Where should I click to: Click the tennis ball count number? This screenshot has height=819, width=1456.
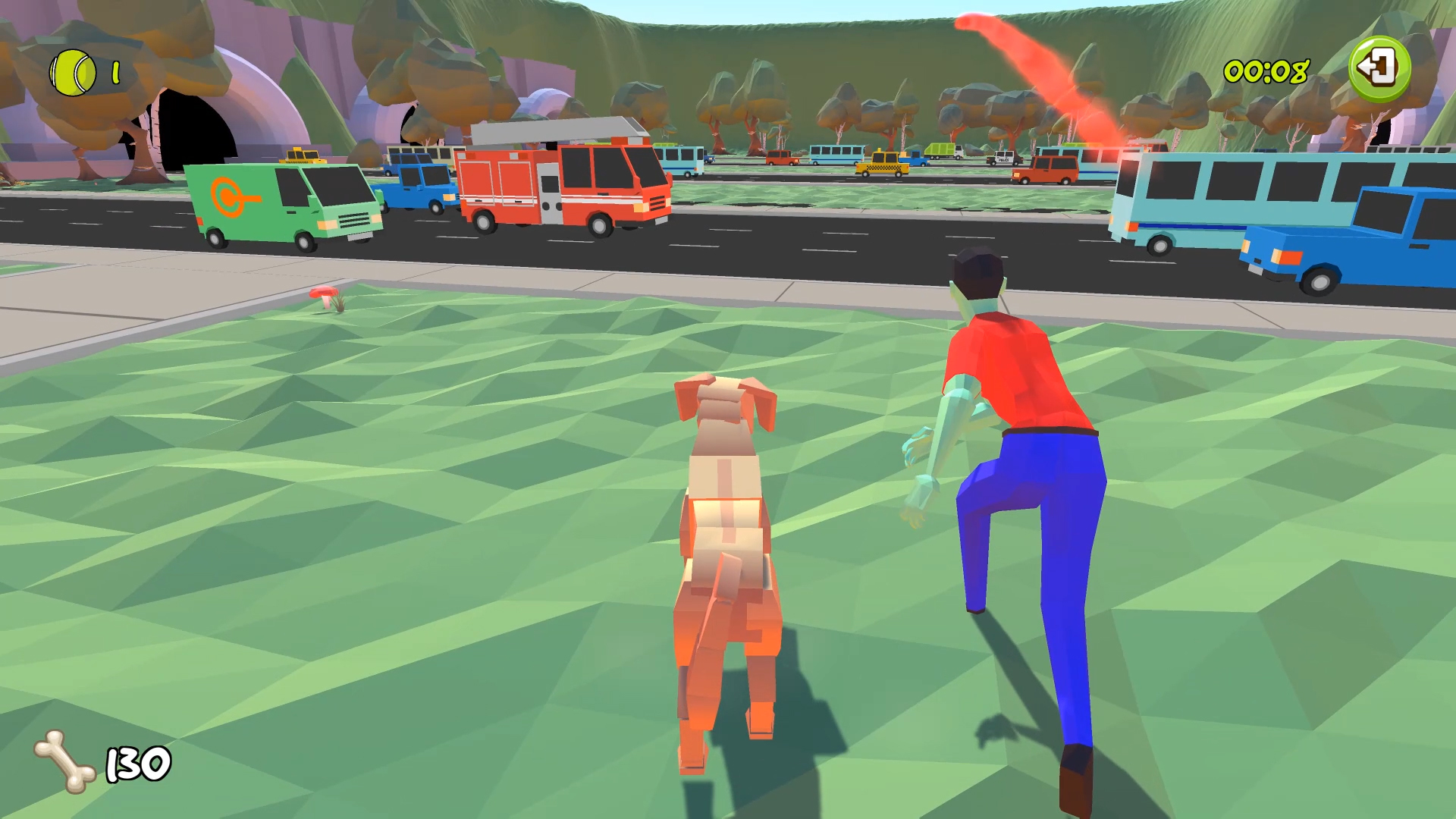click(115, 73)
